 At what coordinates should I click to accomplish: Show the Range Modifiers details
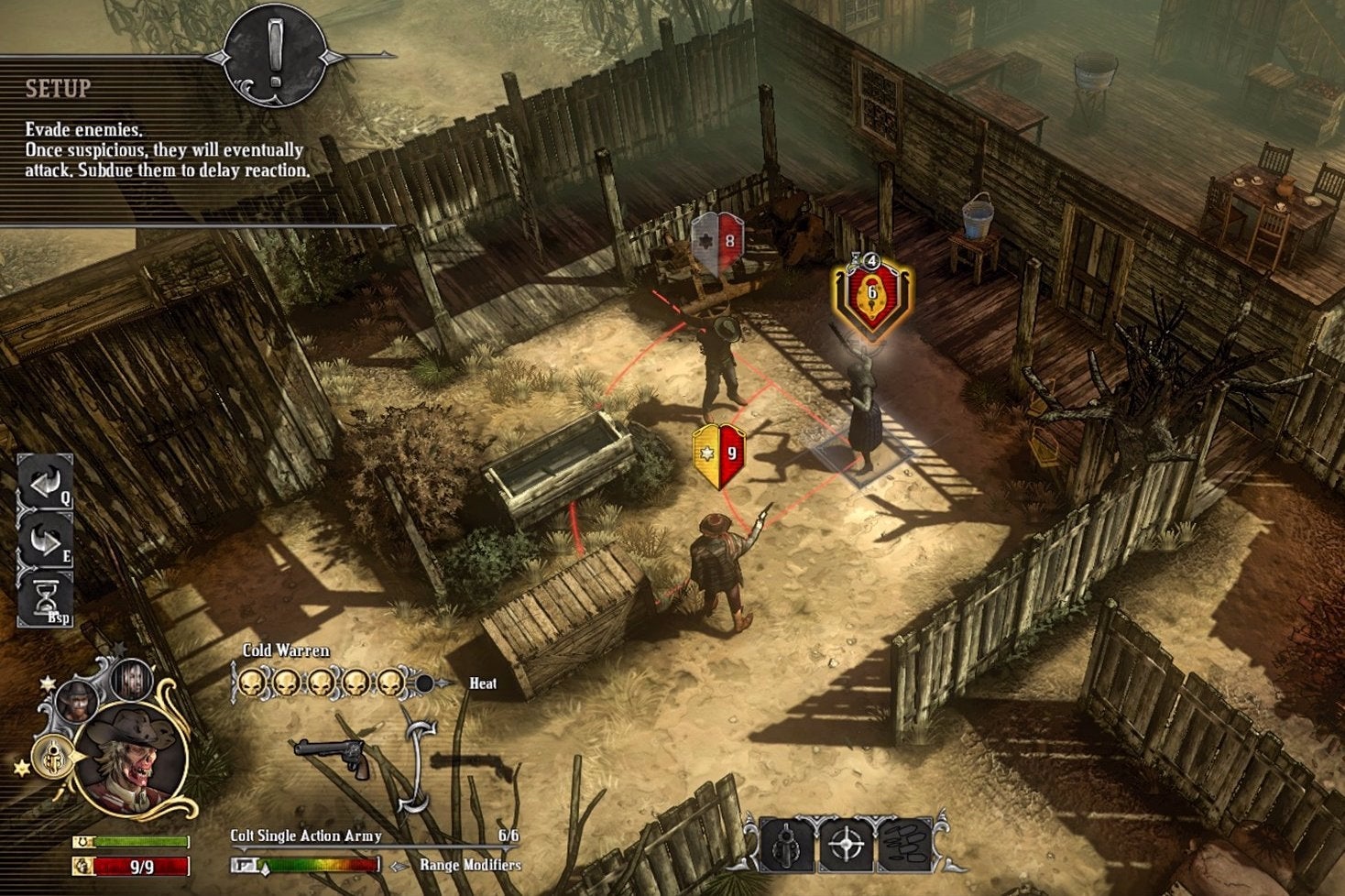click(x=469, y=865)
